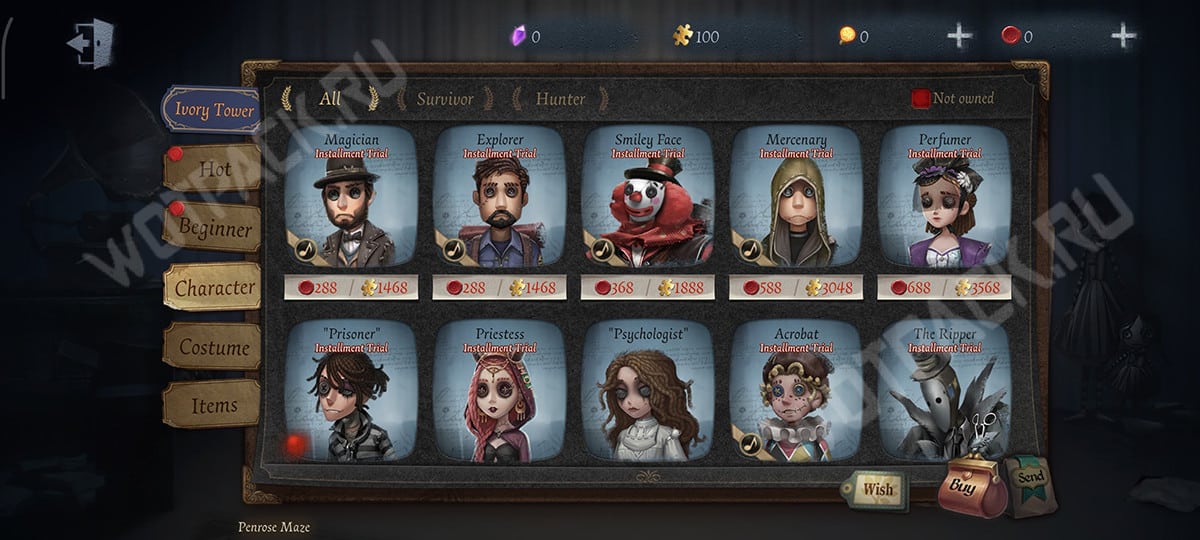Choose the Explorer character card
This screenshot has height=540, width=1200.
click(x=499, y=199)
